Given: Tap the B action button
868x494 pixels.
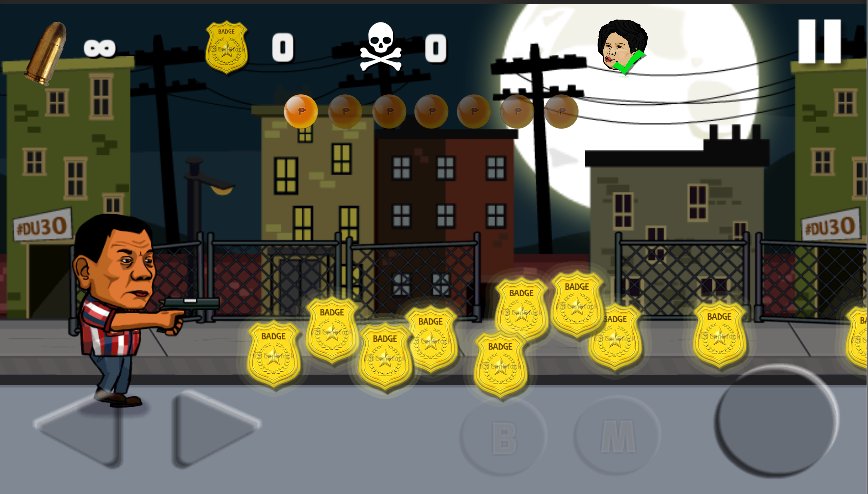Looking at the screenshot, I should click(503, 436).
